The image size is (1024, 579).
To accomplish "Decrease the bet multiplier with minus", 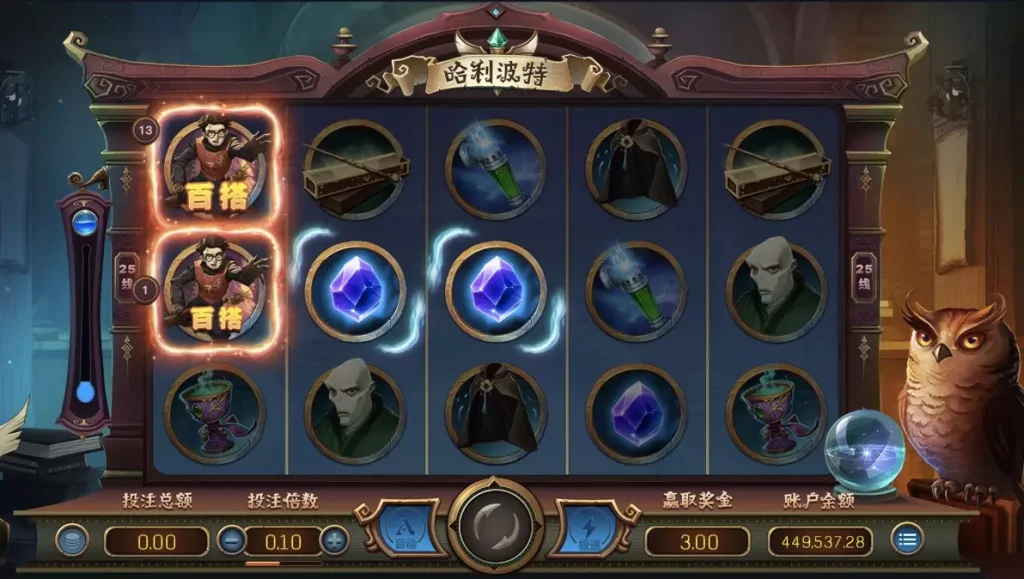I will click(230, 541).
